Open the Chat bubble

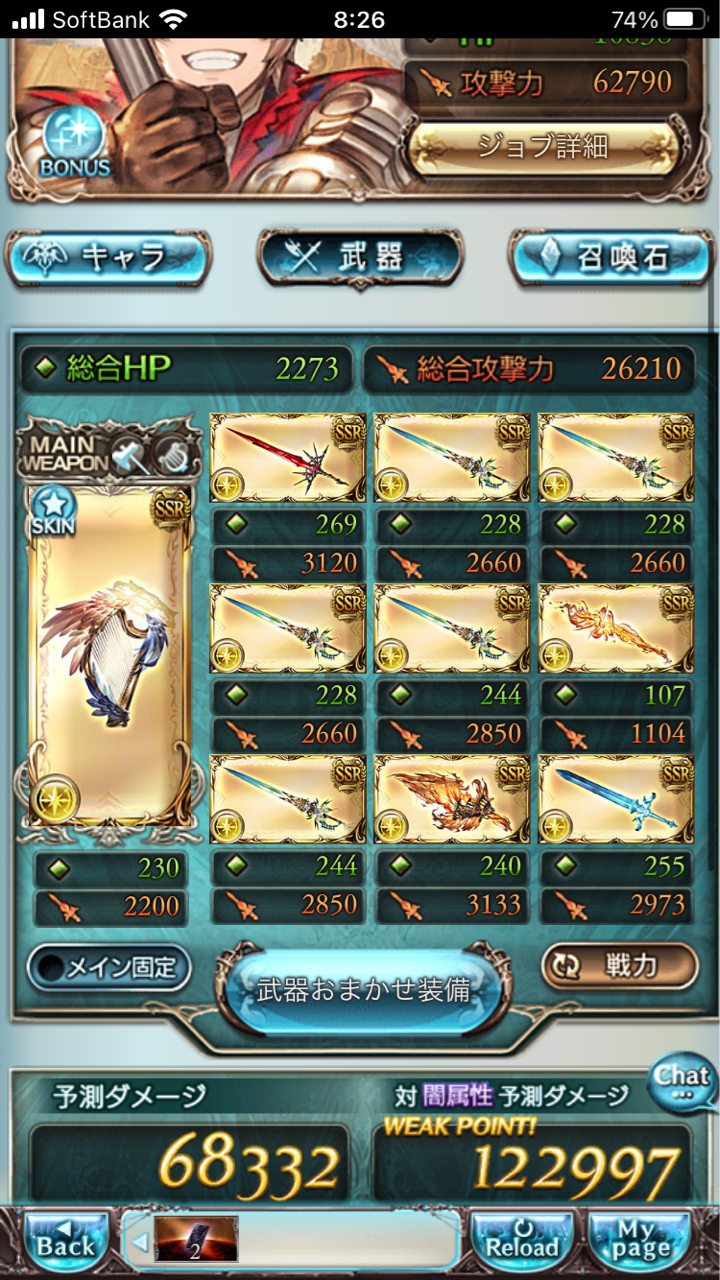click(x=683, y=1082)
